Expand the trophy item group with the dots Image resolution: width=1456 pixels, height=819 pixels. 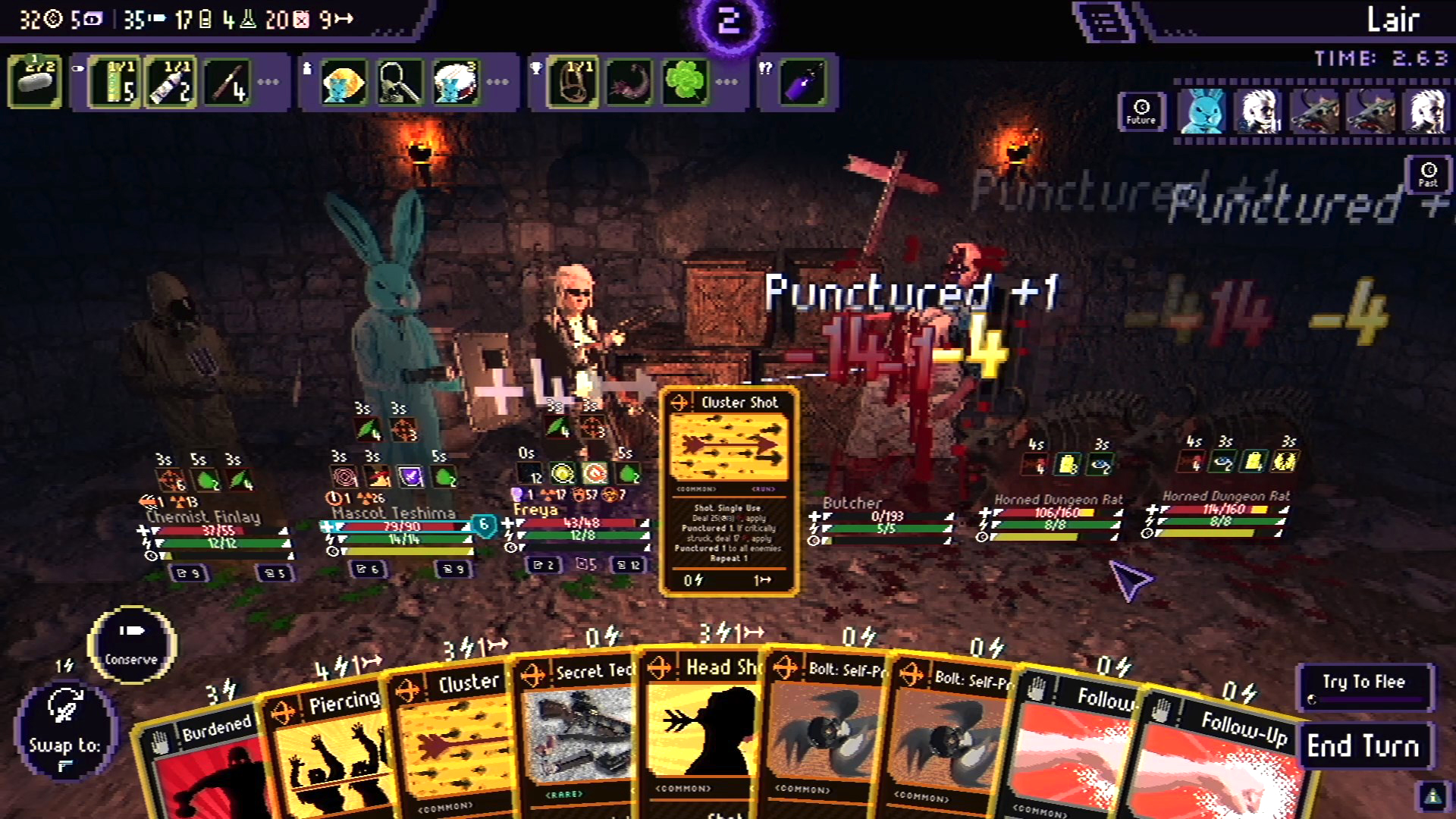(x=726, y=81)
